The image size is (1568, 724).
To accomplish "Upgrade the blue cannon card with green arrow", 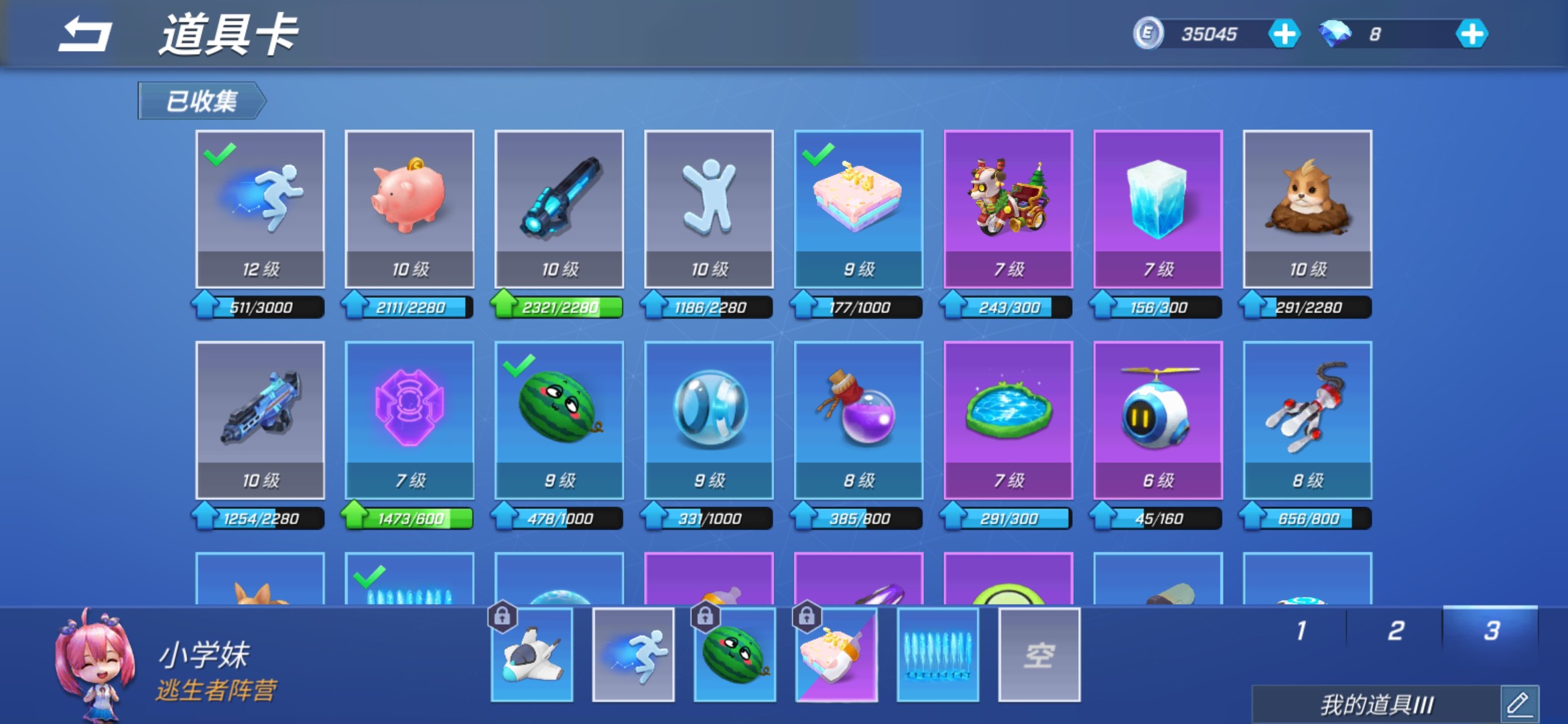I will (505, 306).
